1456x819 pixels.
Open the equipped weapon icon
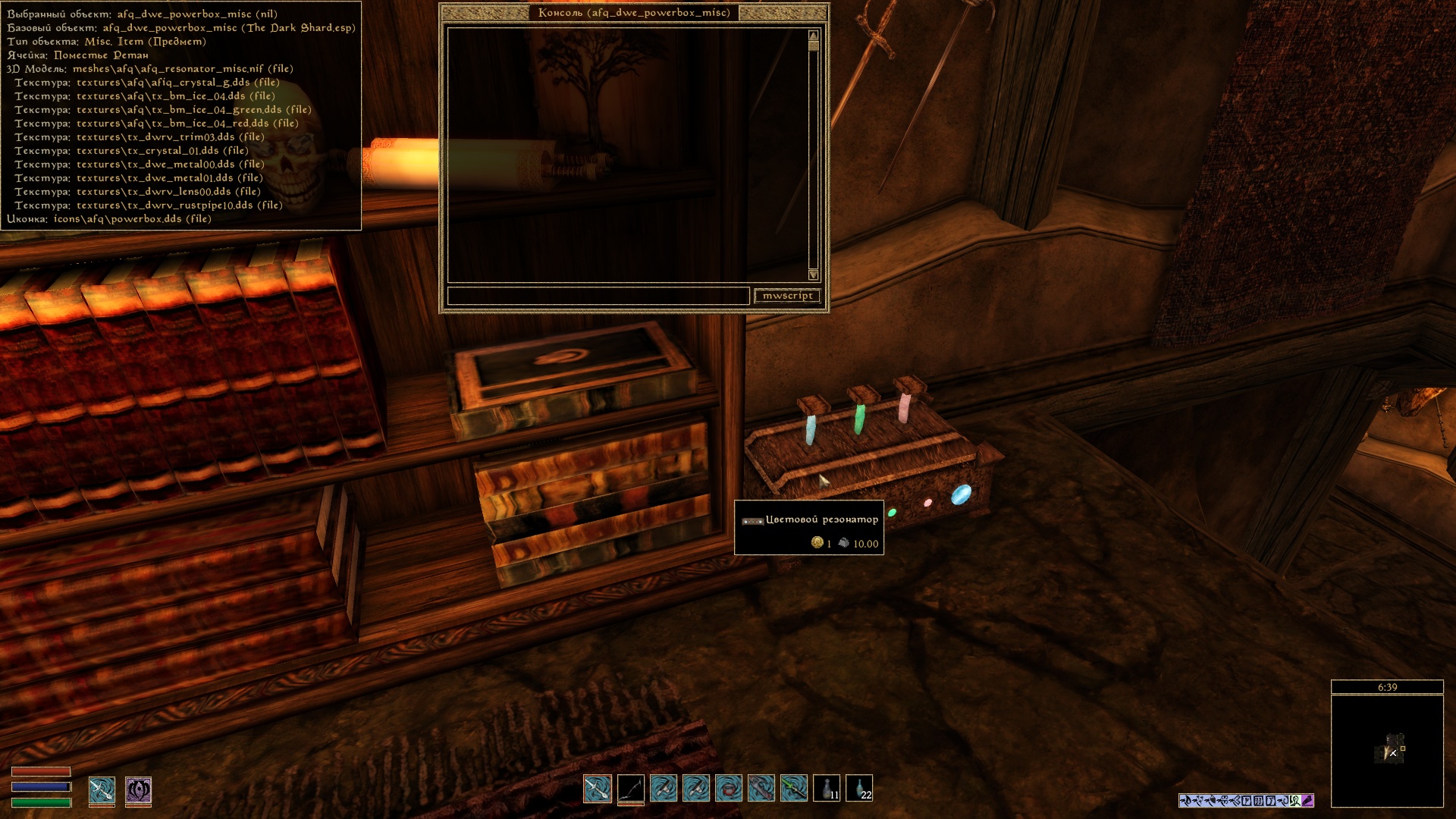pyautogui.click(x=102, y=790)
